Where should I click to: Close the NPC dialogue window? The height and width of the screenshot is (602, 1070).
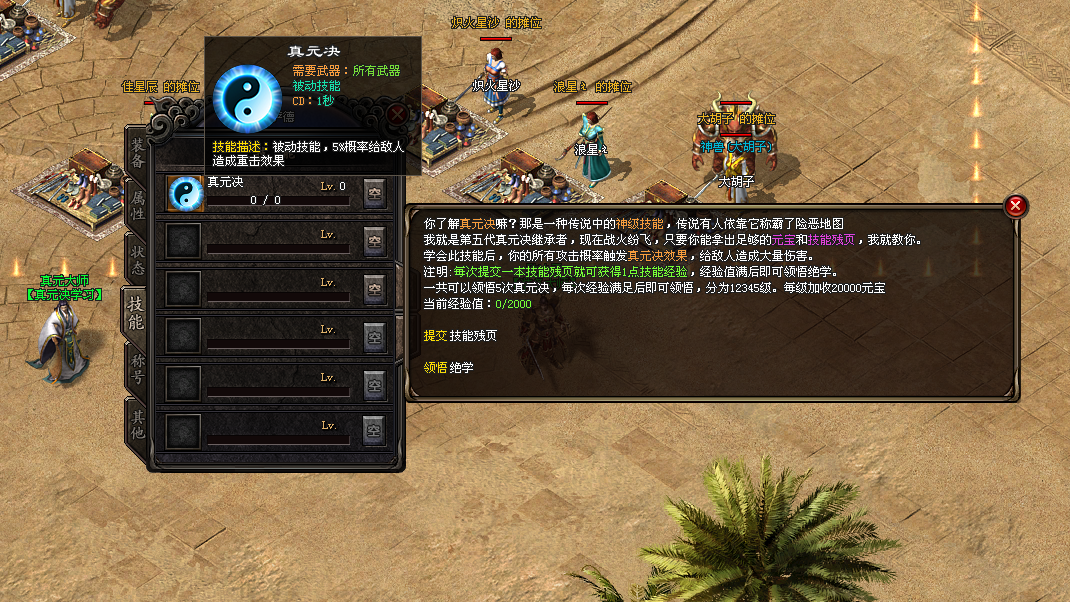1015,206
